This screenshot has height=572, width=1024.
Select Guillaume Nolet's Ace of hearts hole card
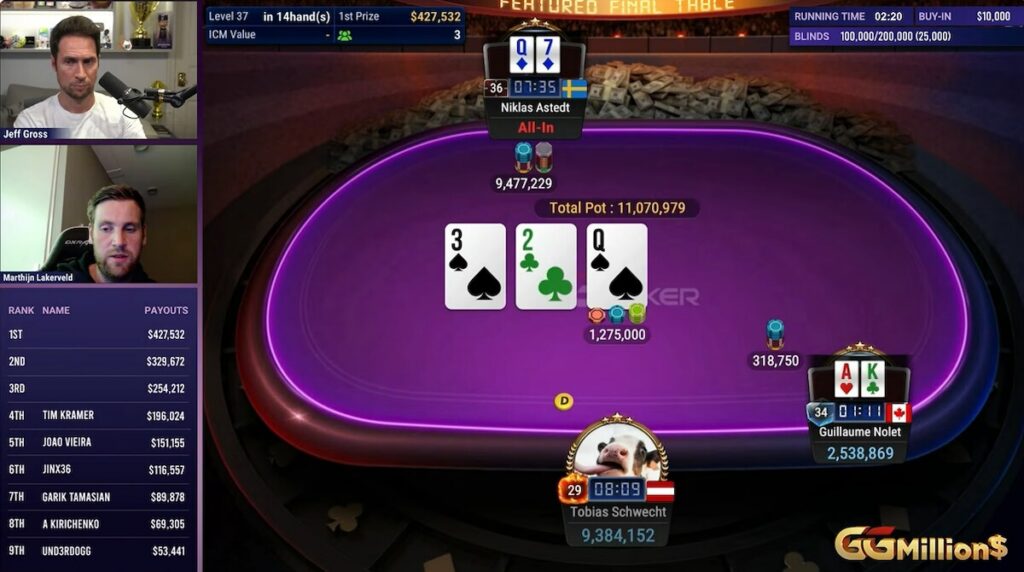(x=846, y=379)
